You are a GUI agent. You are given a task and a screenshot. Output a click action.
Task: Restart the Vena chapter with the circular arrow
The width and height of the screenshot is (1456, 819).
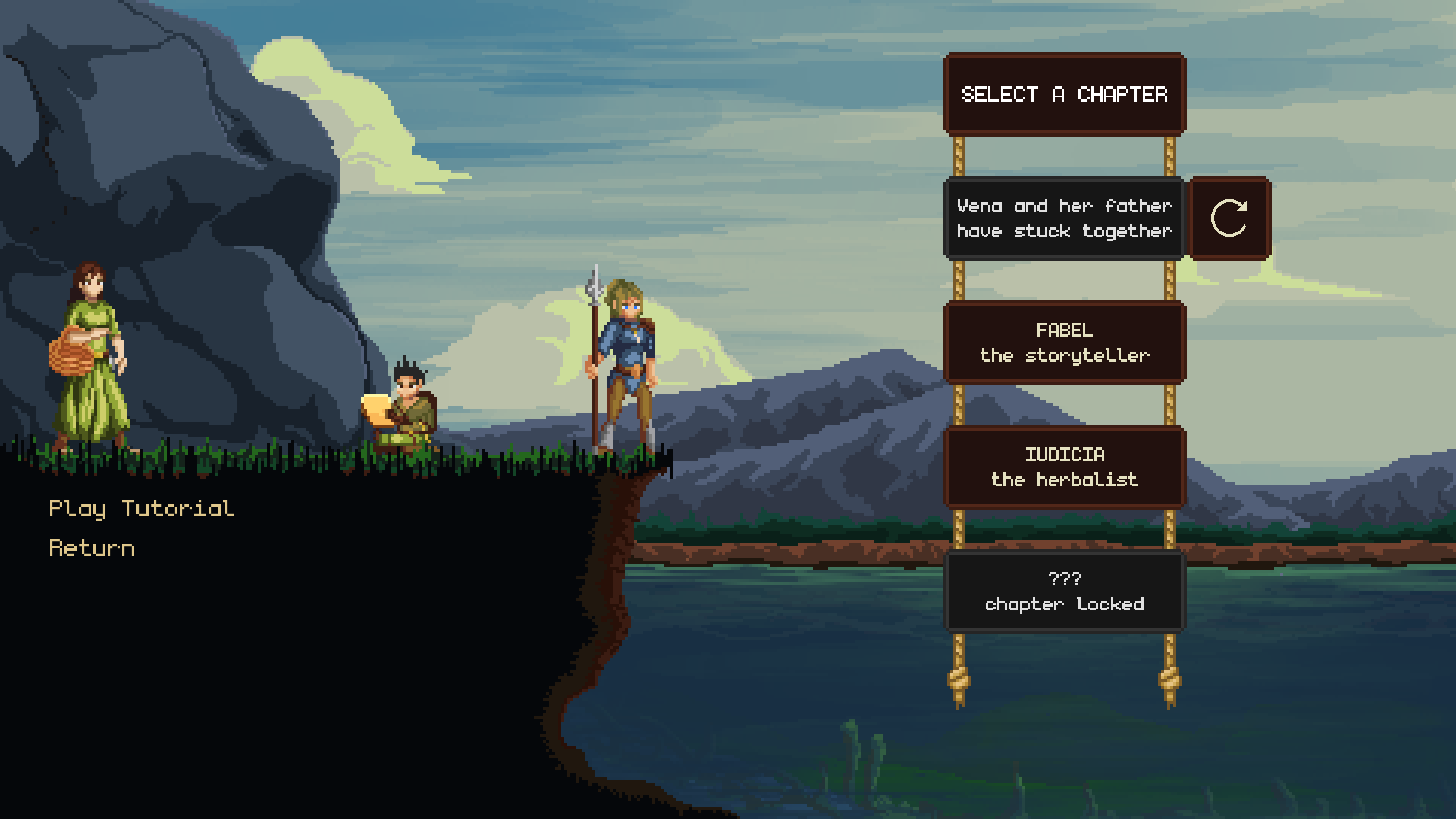[1229, 218]
